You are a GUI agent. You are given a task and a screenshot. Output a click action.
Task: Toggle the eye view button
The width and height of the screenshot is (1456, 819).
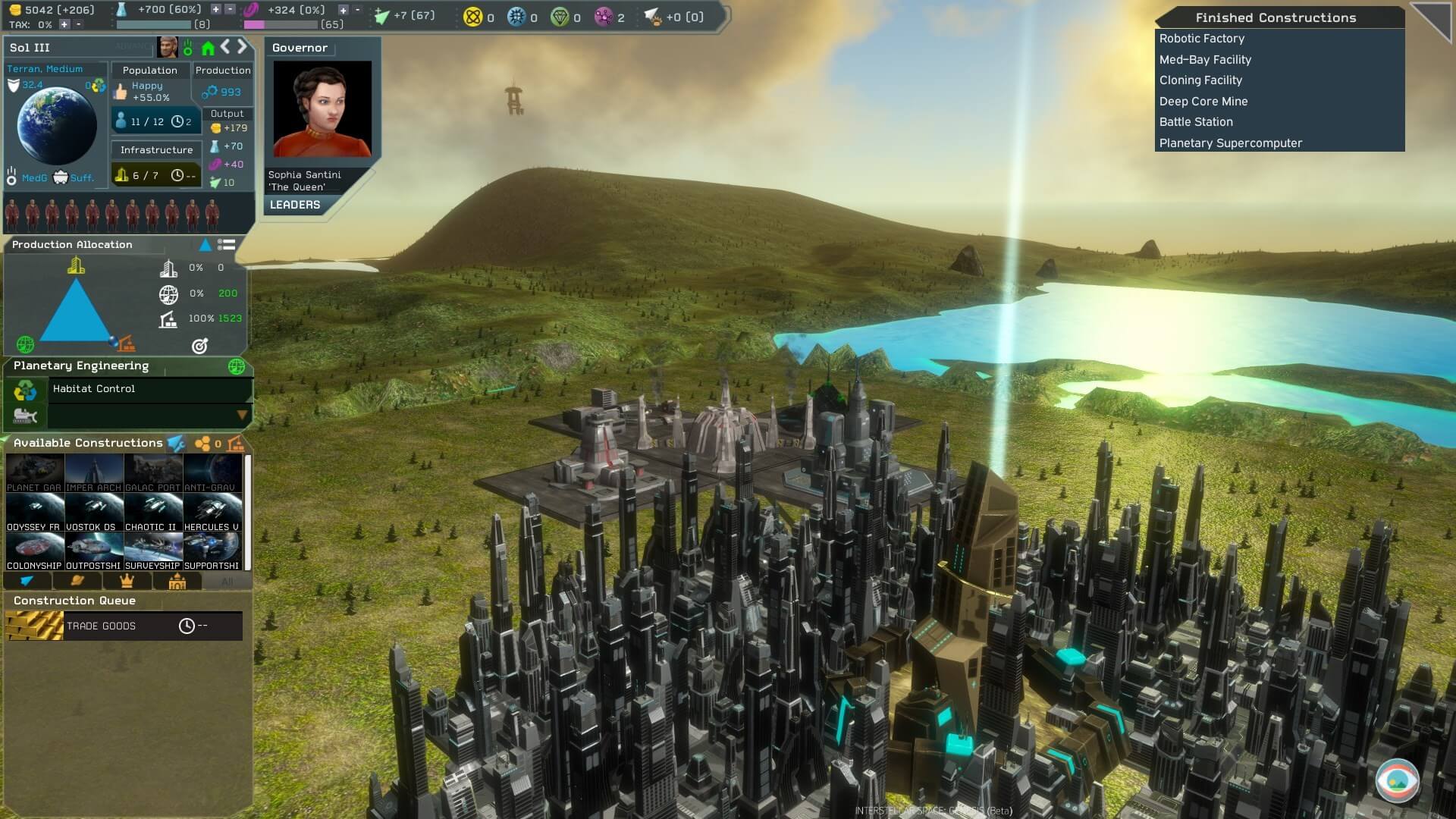[x=1397, y=780]
